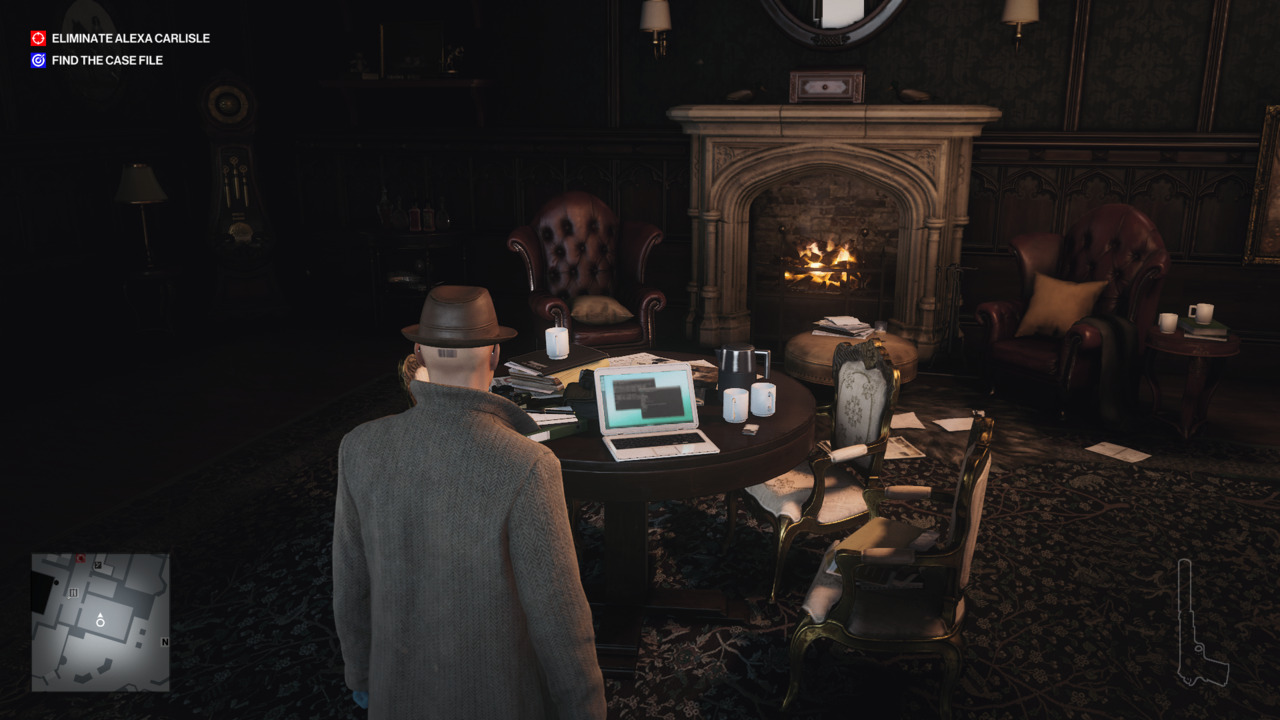Click the red security camera icon on the minimap
The image size is (1280, 720).
pos(80,558)
